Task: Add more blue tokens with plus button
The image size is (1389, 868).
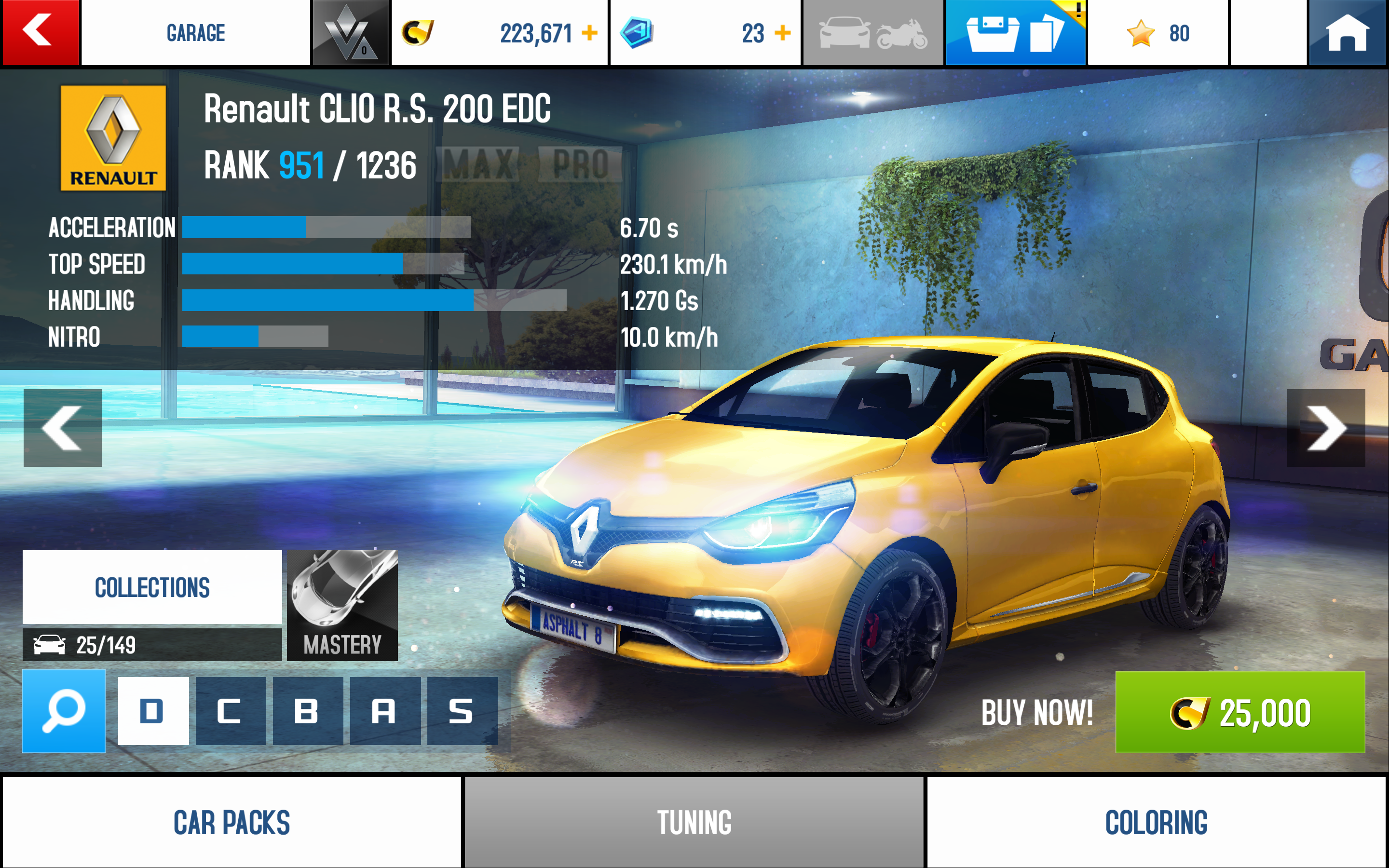Action: (782, 33)
